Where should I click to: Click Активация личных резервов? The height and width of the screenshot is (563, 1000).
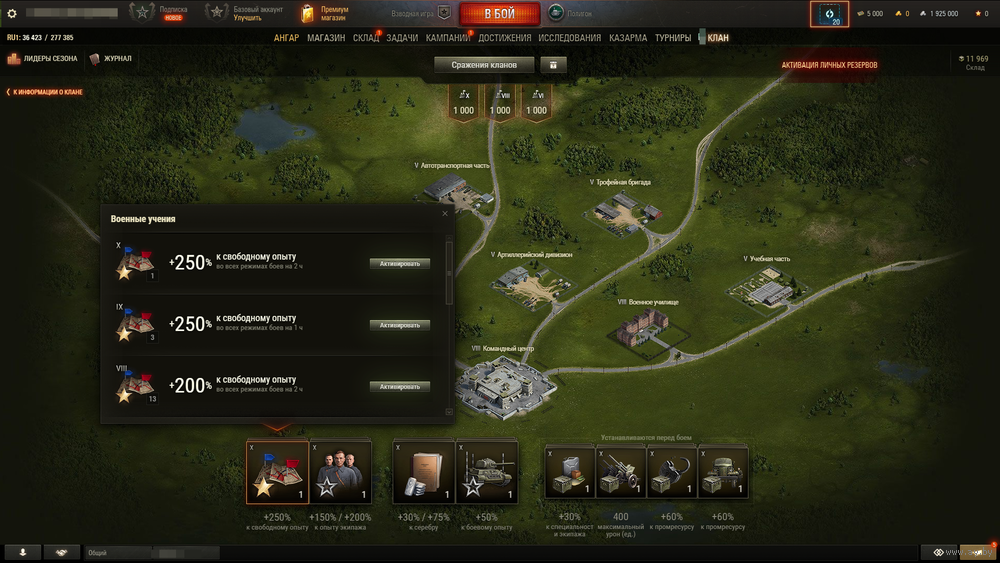coord(830,65)
